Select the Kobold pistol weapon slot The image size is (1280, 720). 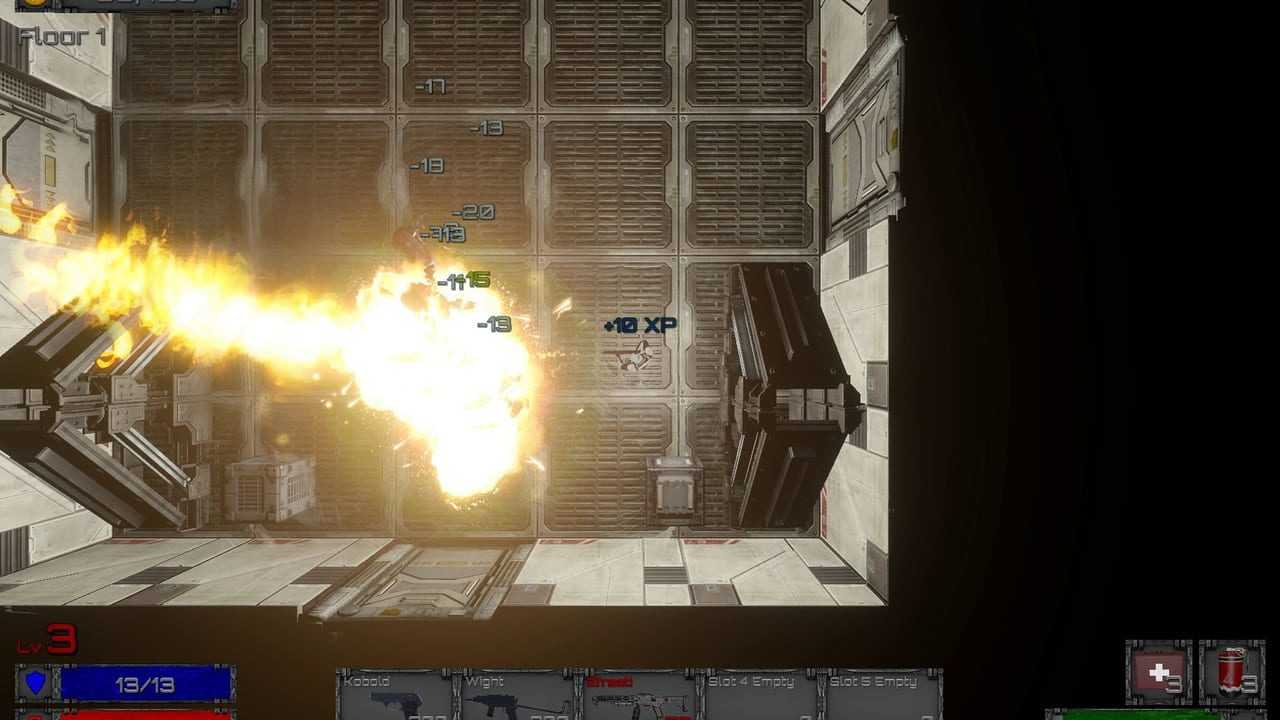tap(397, 695)
